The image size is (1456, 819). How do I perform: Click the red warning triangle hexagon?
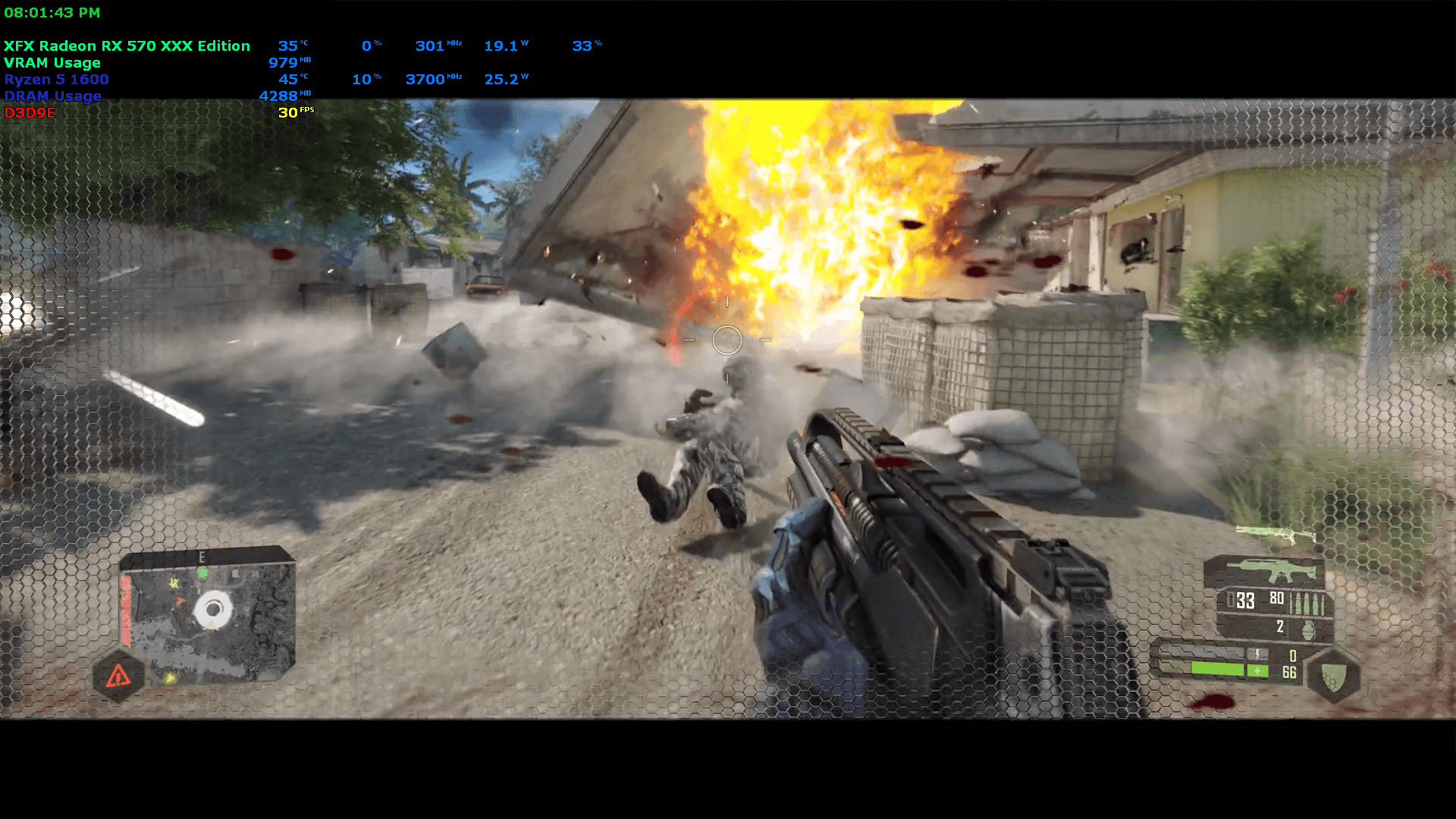click(118, 675)
